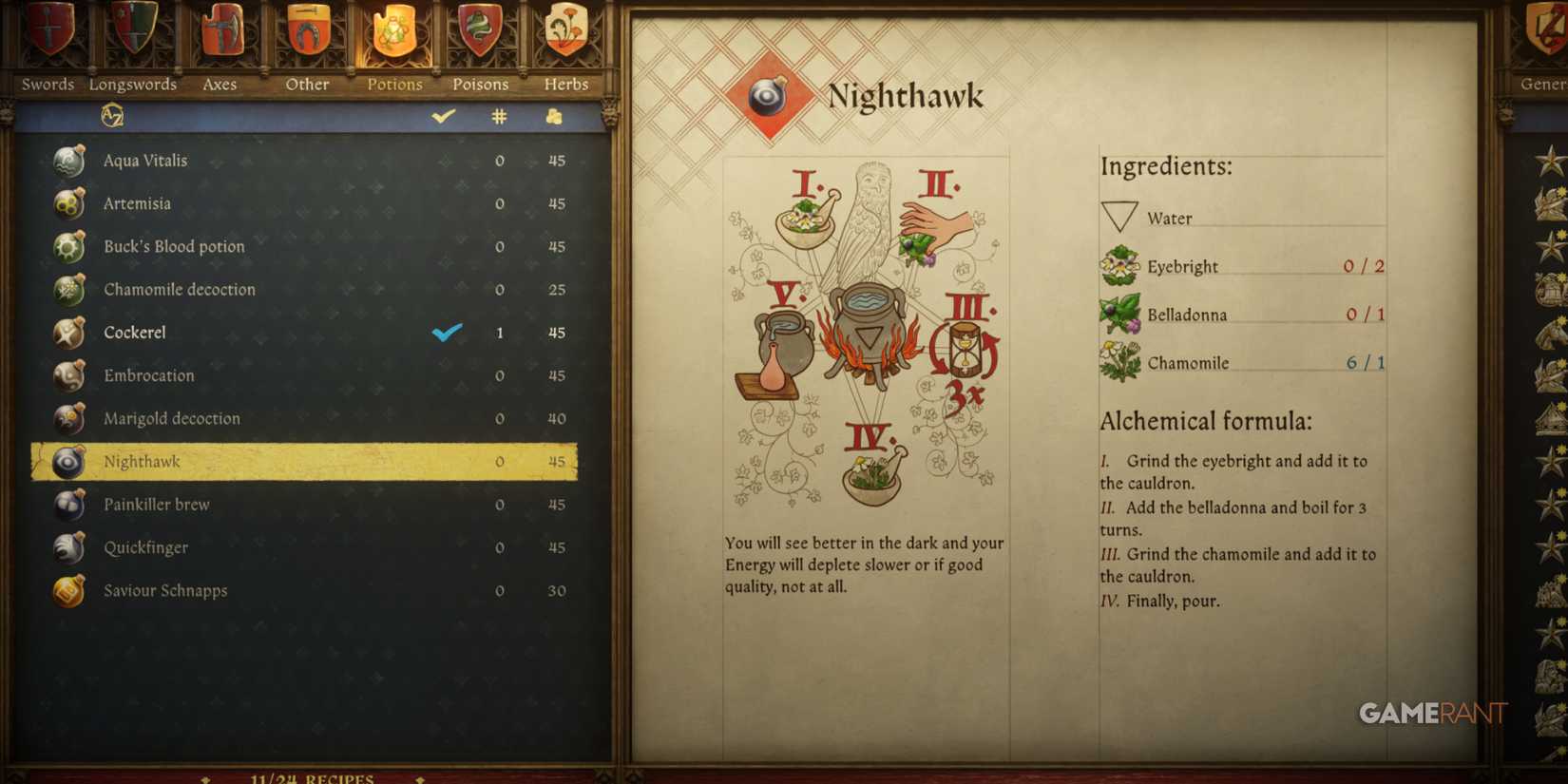Click the # quantity sort icon

pos(499,115)
